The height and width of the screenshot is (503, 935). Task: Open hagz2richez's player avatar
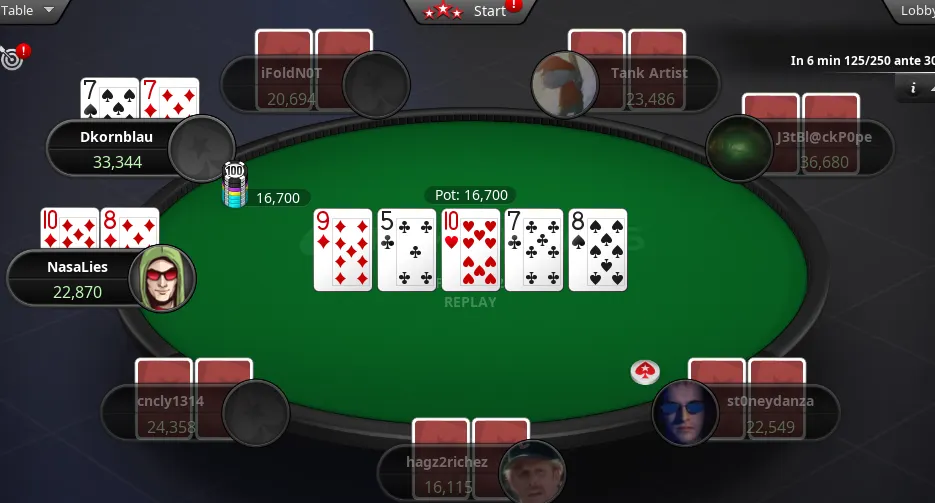click(x=532, y=472)
